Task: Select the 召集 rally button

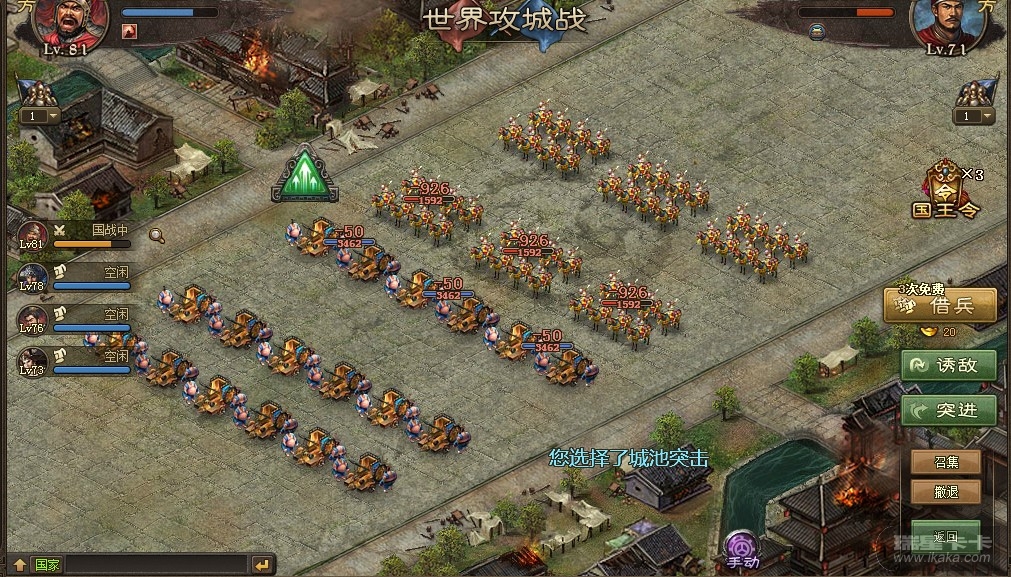Action: click(945, 462)
